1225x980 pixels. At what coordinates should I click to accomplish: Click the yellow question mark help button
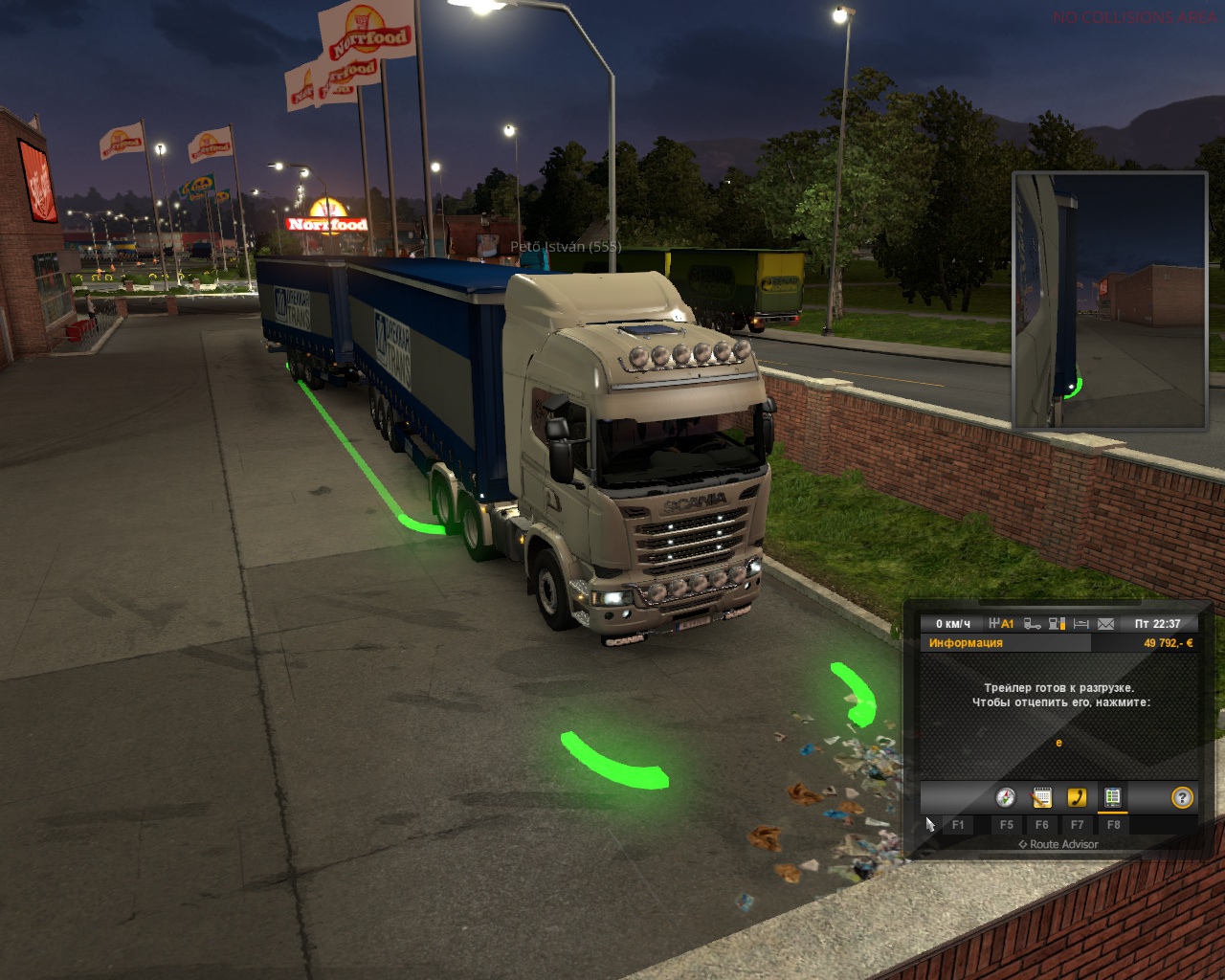tap(1183, 797)
